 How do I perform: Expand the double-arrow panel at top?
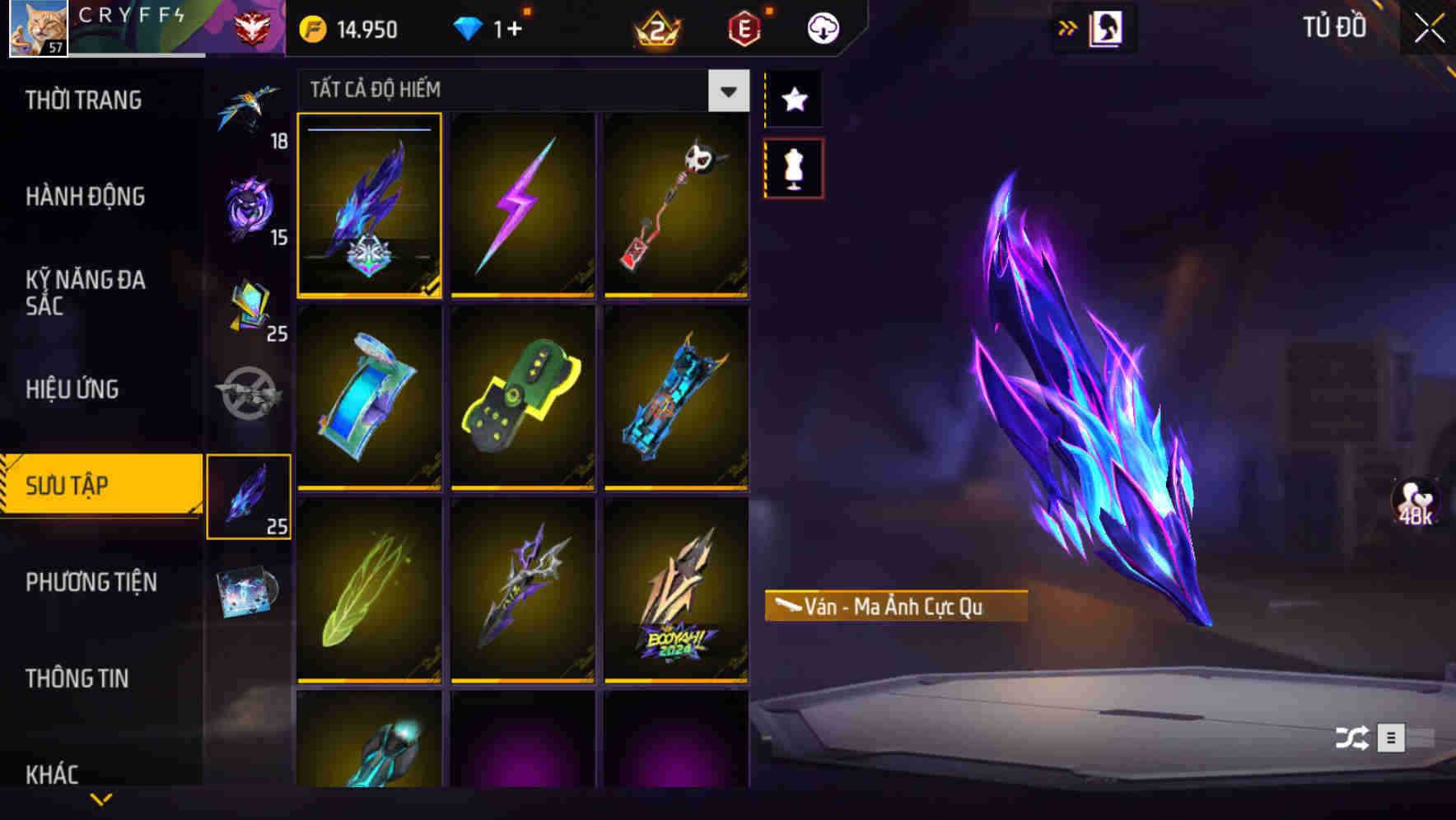1068,26
